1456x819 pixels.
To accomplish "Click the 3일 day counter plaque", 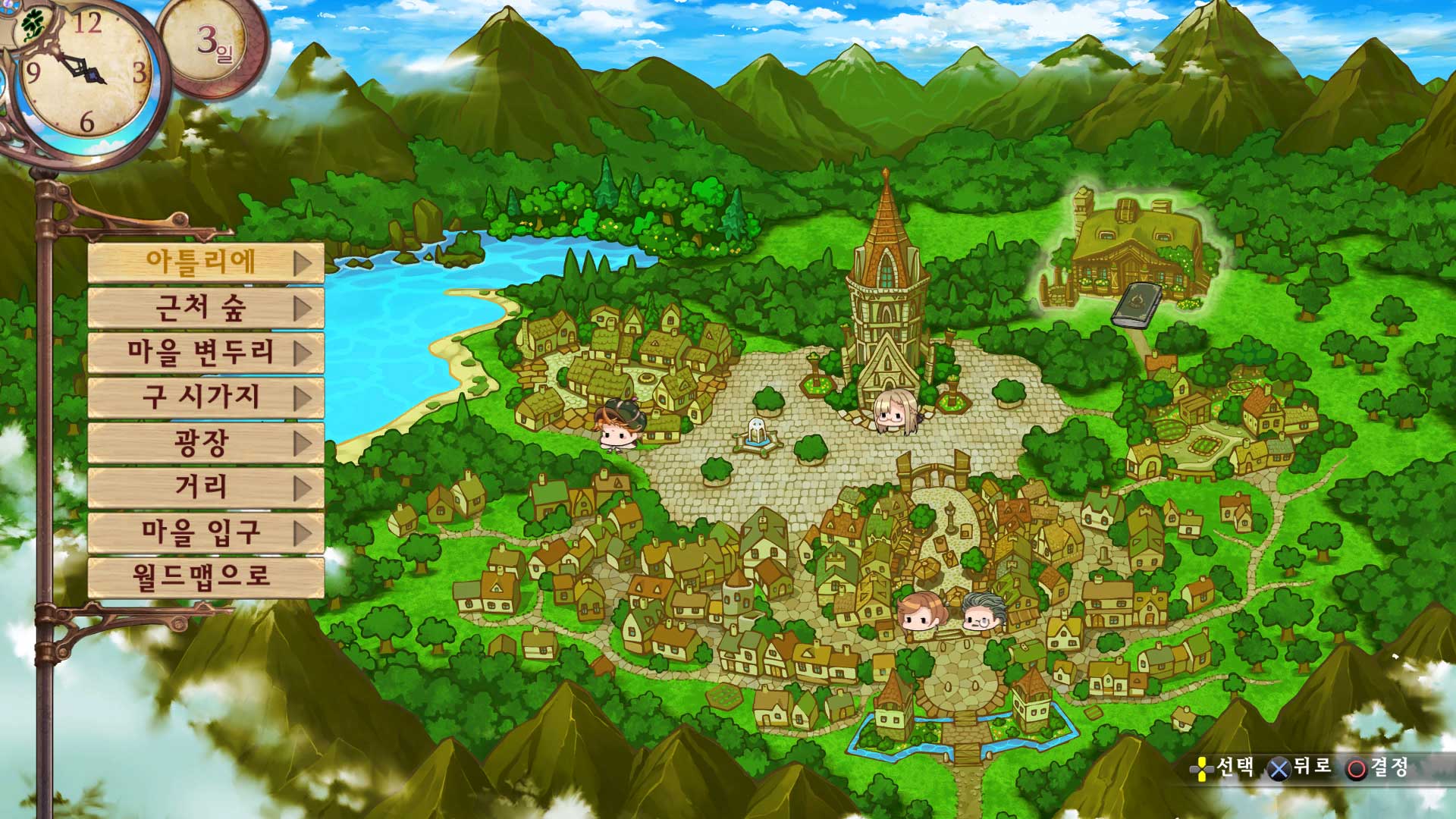I will click(210, 43).
